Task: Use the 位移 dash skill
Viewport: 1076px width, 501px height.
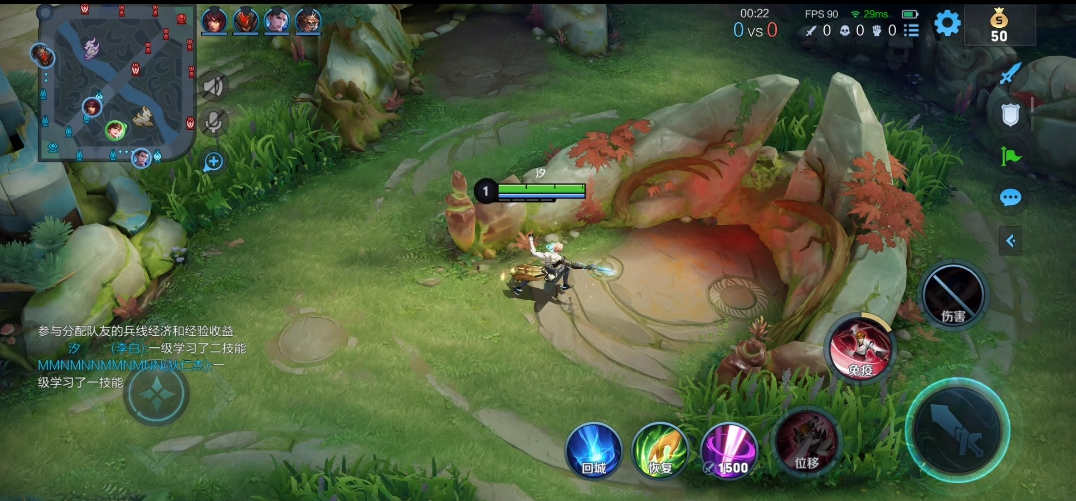Action: click(x=806, y=442)
